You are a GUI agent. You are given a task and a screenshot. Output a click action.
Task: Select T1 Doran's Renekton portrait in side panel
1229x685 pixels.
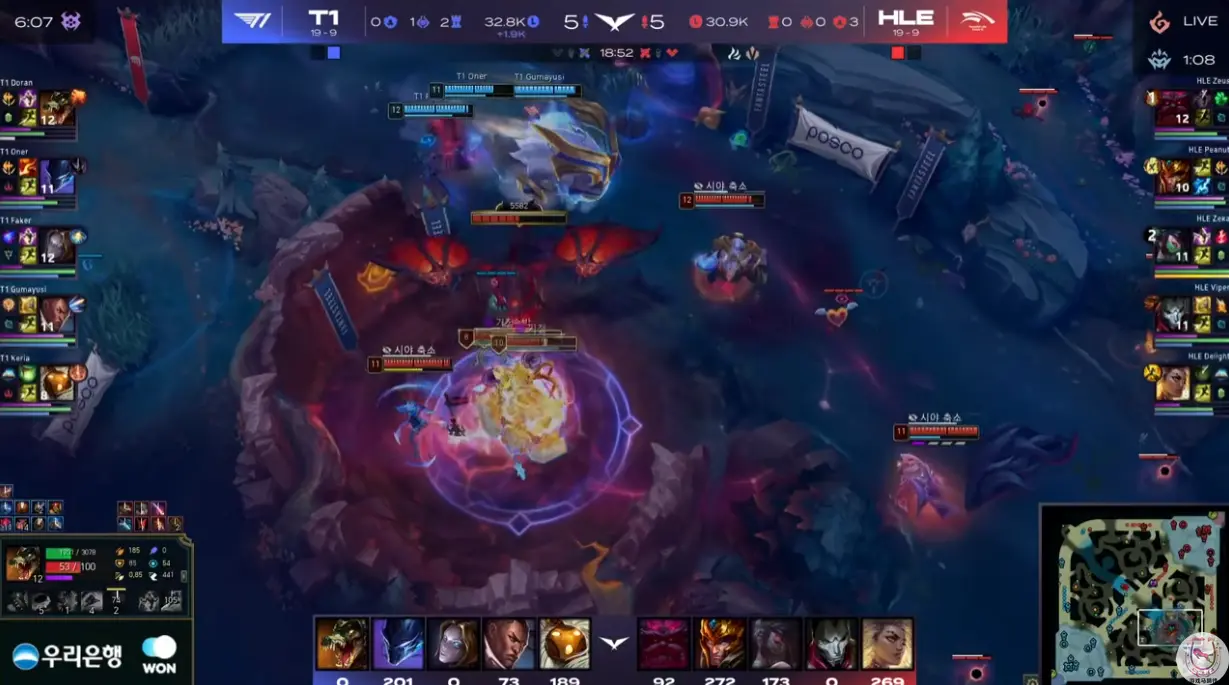pyautogui.click(x=56, y=108)
